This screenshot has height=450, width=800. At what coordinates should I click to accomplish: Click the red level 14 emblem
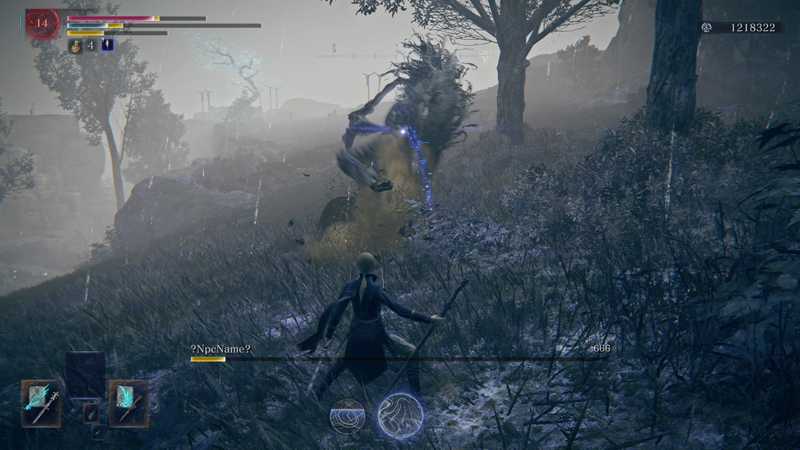click(42, 21)
